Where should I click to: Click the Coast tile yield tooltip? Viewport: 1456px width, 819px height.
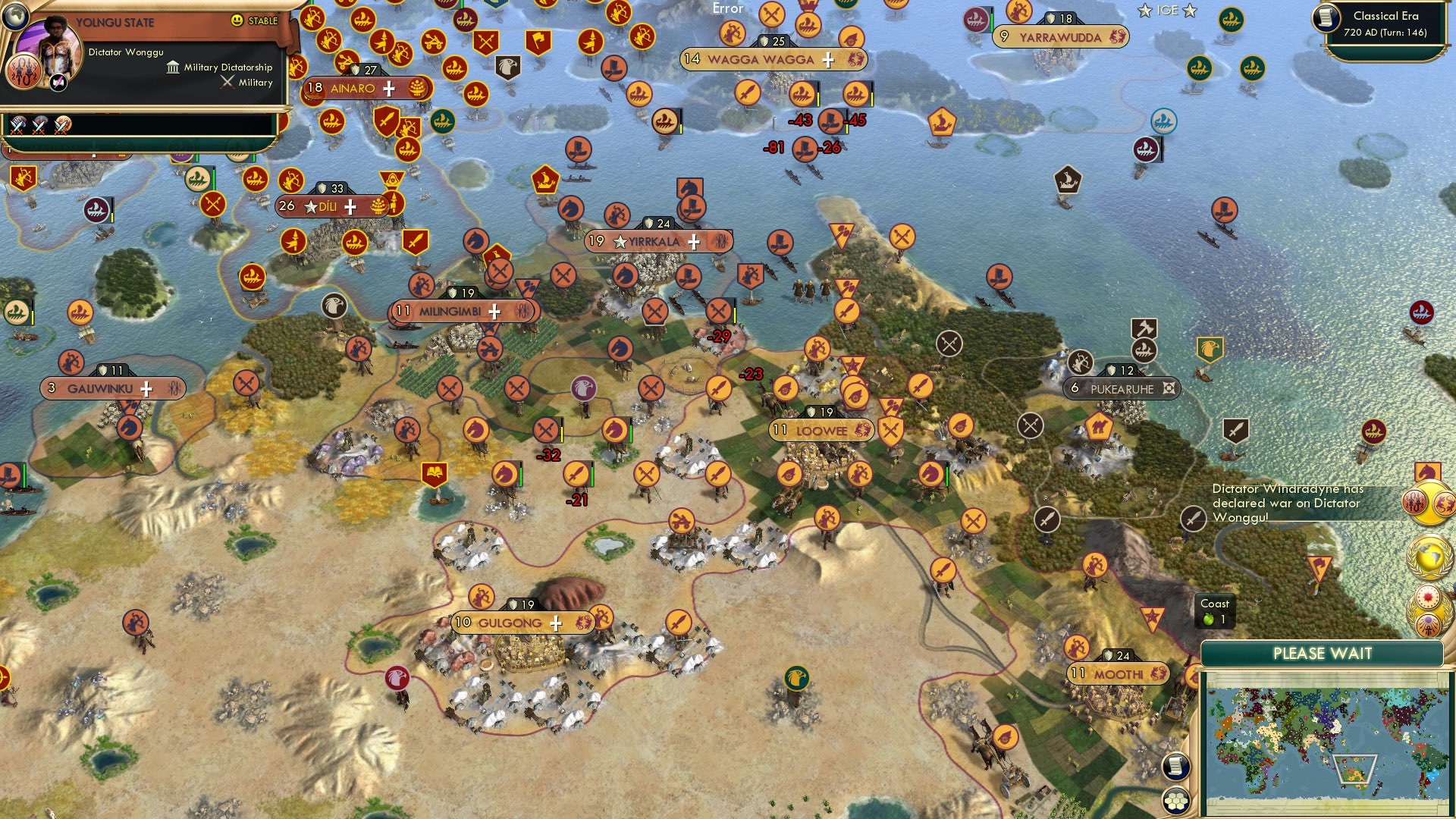[x=1215, y=611]
